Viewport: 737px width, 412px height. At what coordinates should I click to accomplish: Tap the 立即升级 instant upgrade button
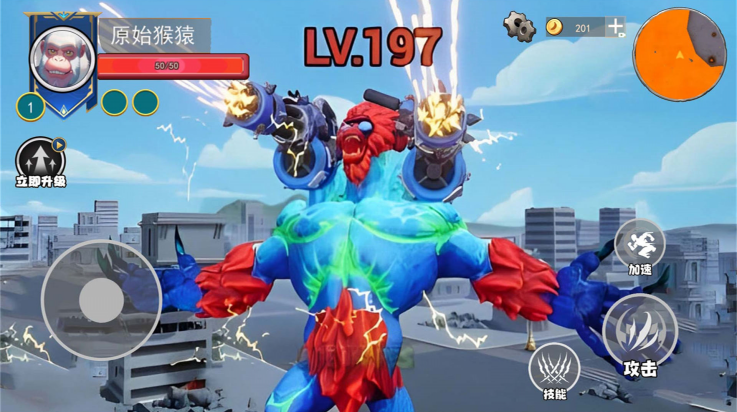click(x=40, y=160)
